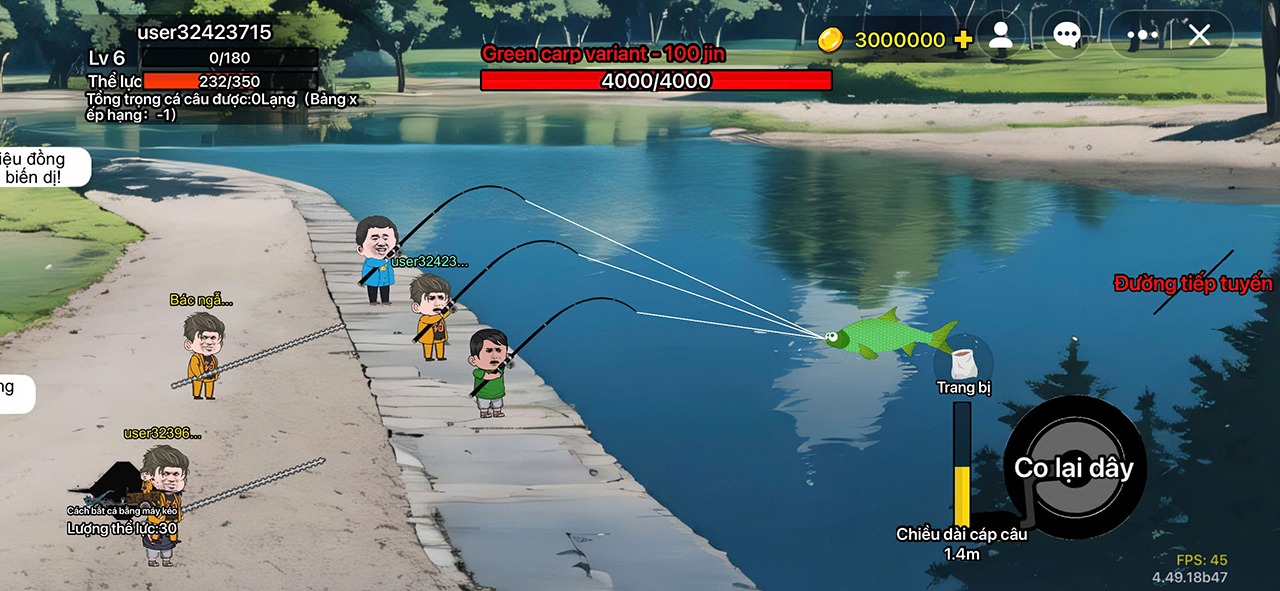Close the game with the X button

1199,36
